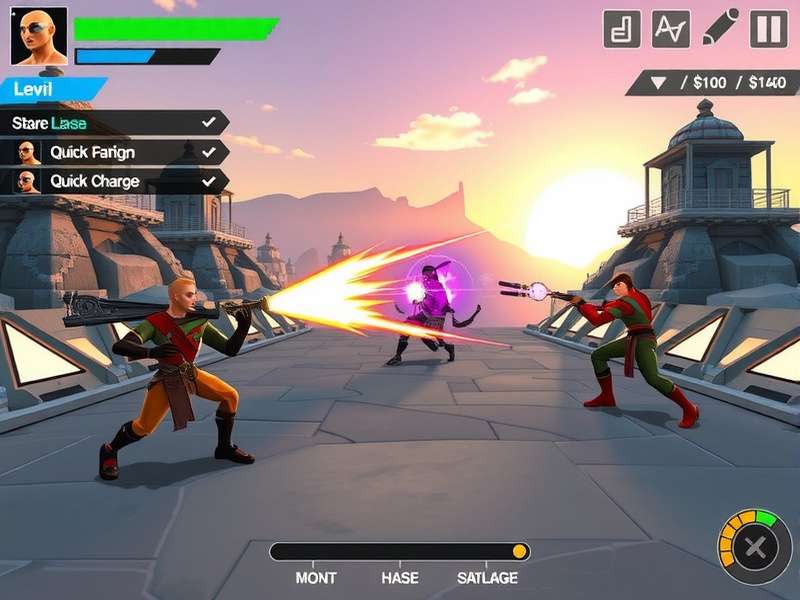
Task: Expand the money dropdown arrow
Action: [658, 82]
